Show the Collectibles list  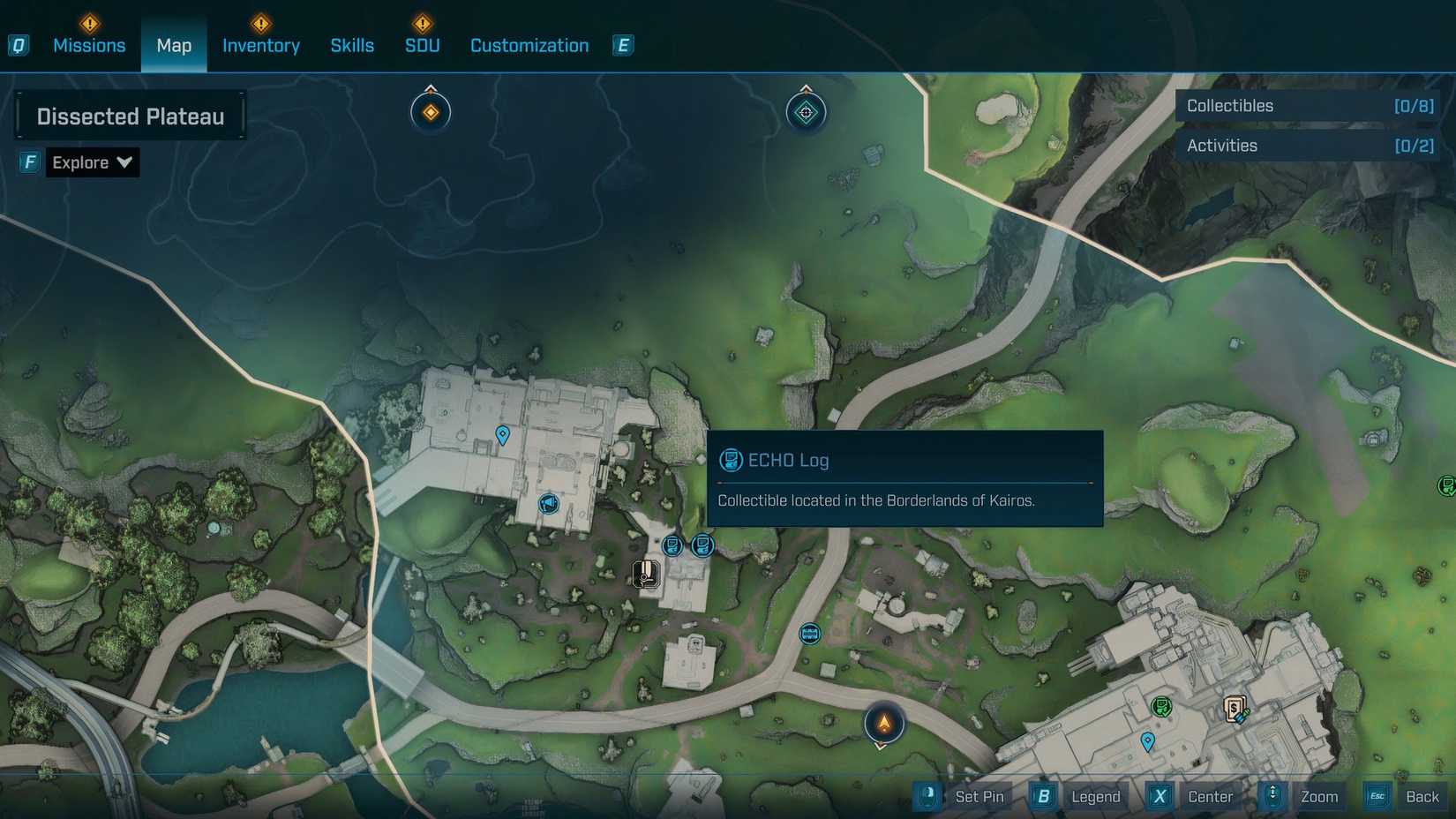[x=1309, y=106]
